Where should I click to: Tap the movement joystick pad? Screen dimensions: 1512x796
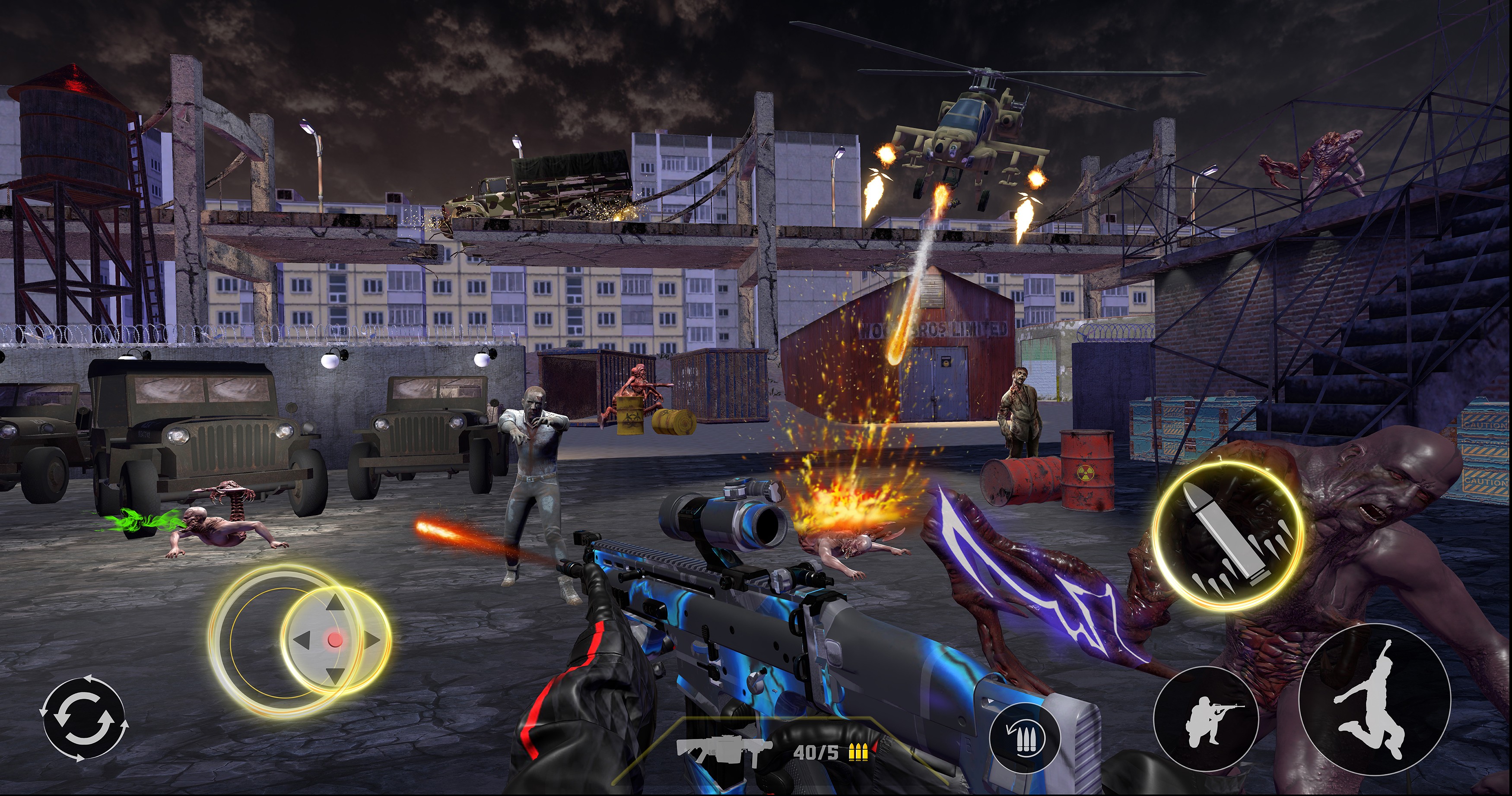(x=335, y=640)
